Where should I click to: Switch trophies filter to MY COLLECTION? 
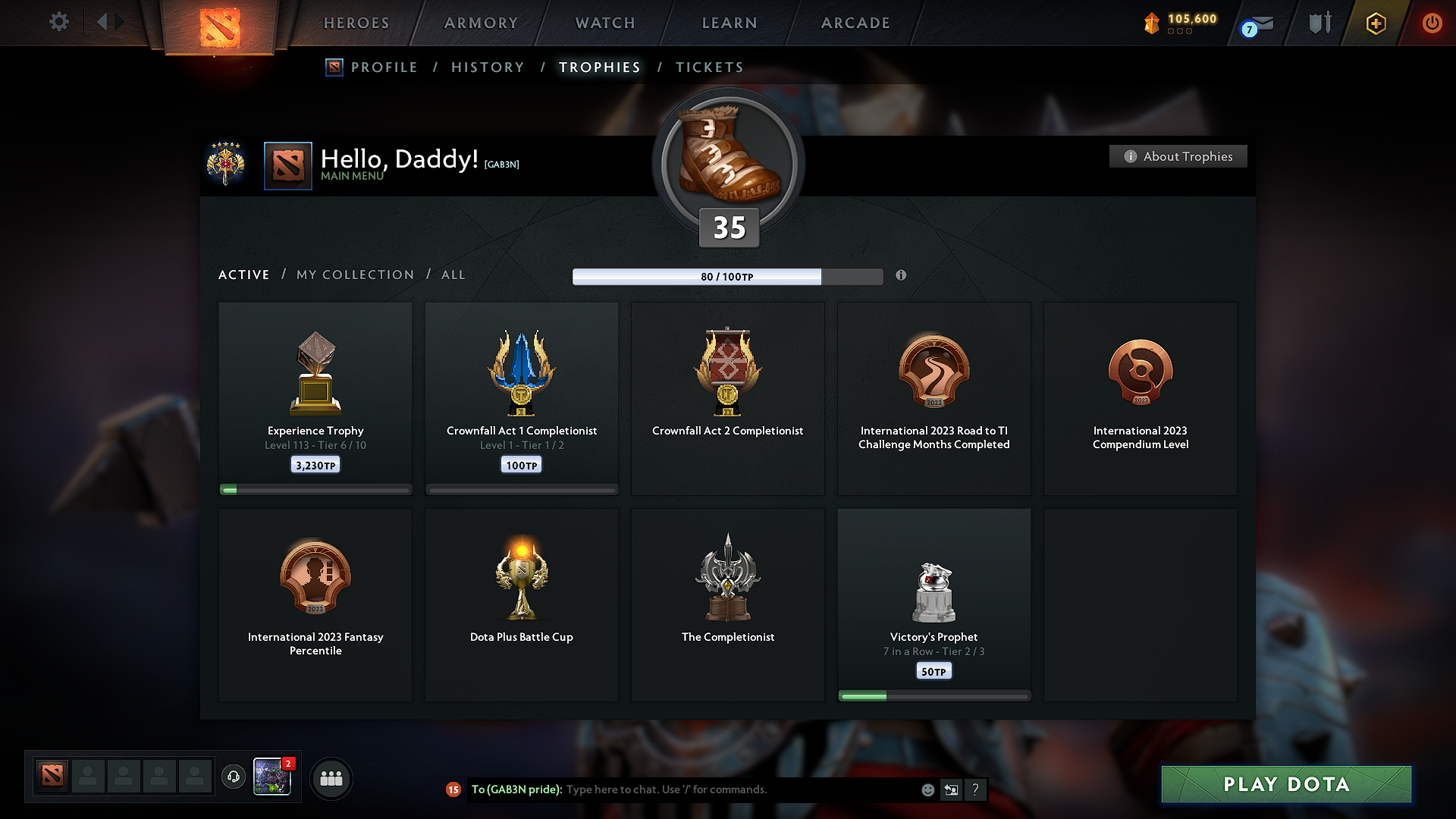pyautogui.click(x=354, y=275)
